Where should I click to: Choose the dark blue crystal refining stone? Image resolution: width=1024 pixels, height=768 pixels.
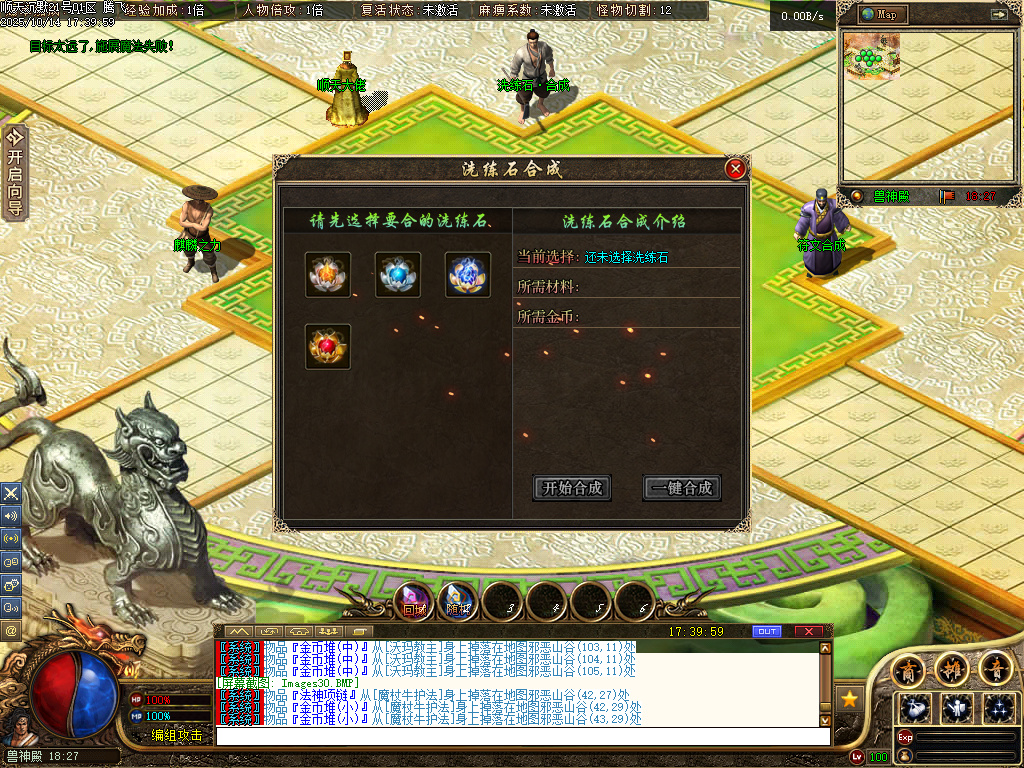tap(467, 275)
